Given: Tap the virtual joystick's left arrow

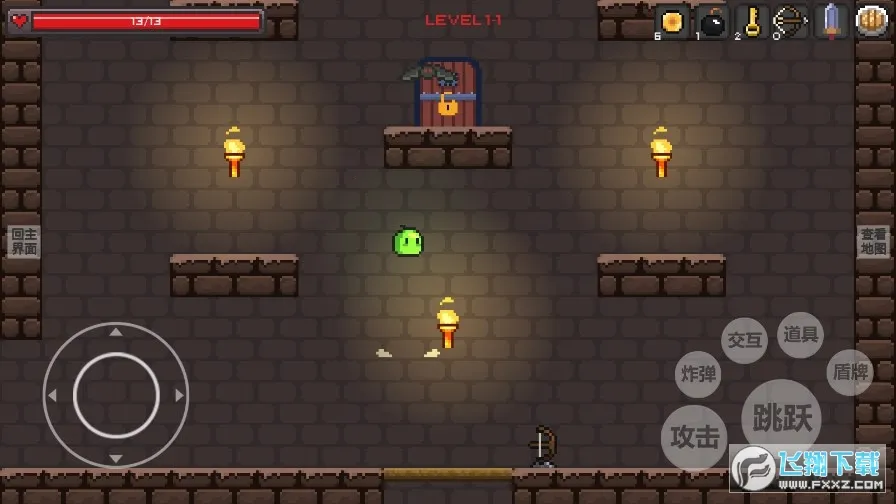Looking at the screenshot, I should [x=52, y=395].
